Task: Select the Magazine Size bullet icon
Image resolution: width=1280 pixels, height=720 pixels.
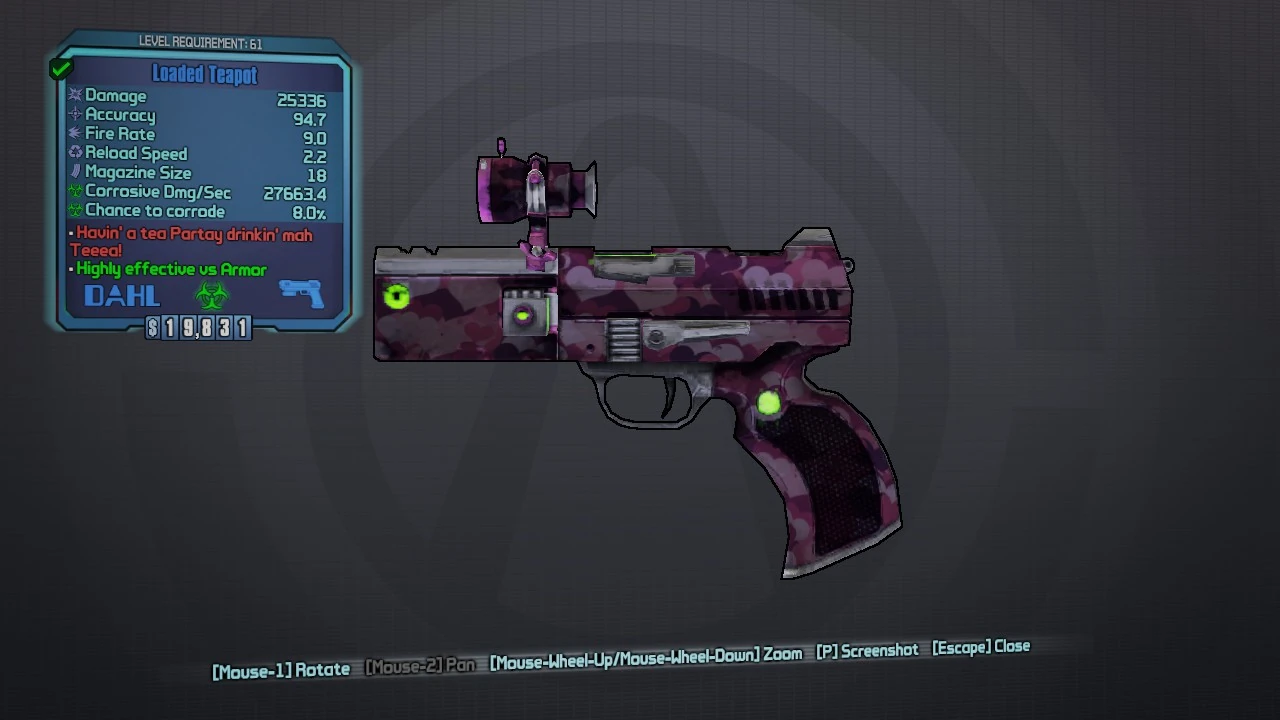Action: point(74,172)
